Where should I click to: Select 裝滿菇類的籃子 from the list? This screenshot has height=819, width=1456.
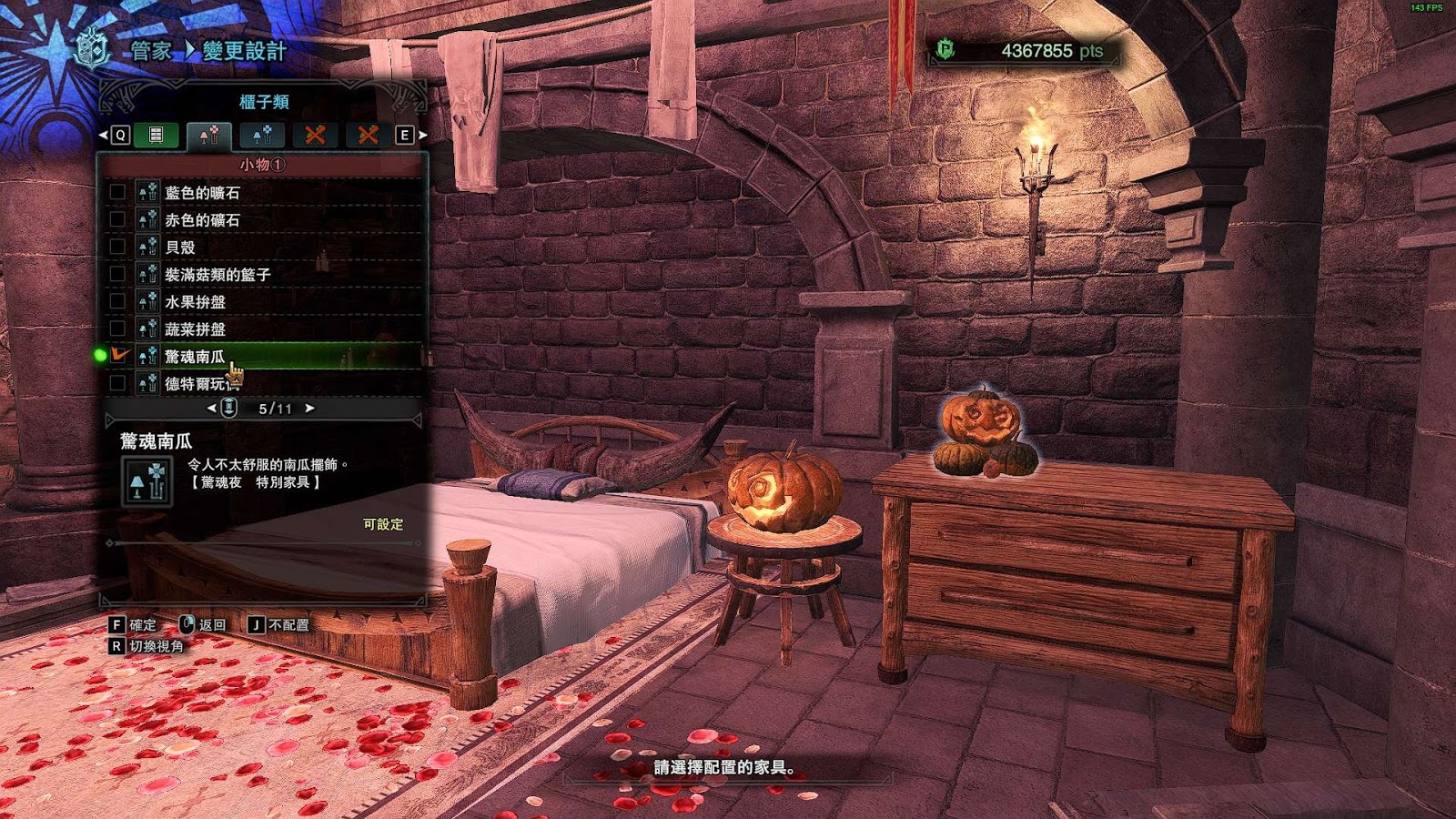(x=217, y=275)
